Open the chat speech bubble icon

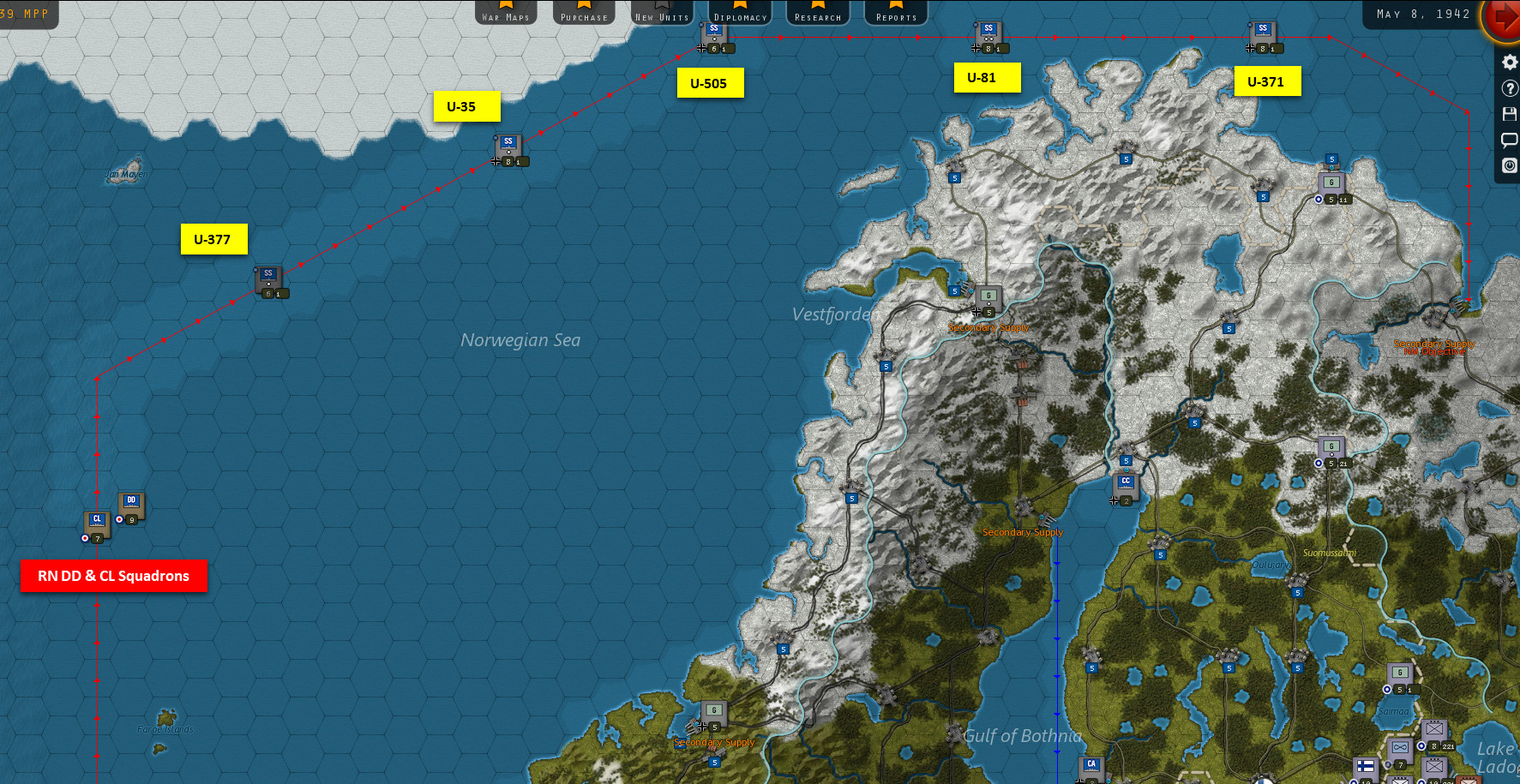1510,140
